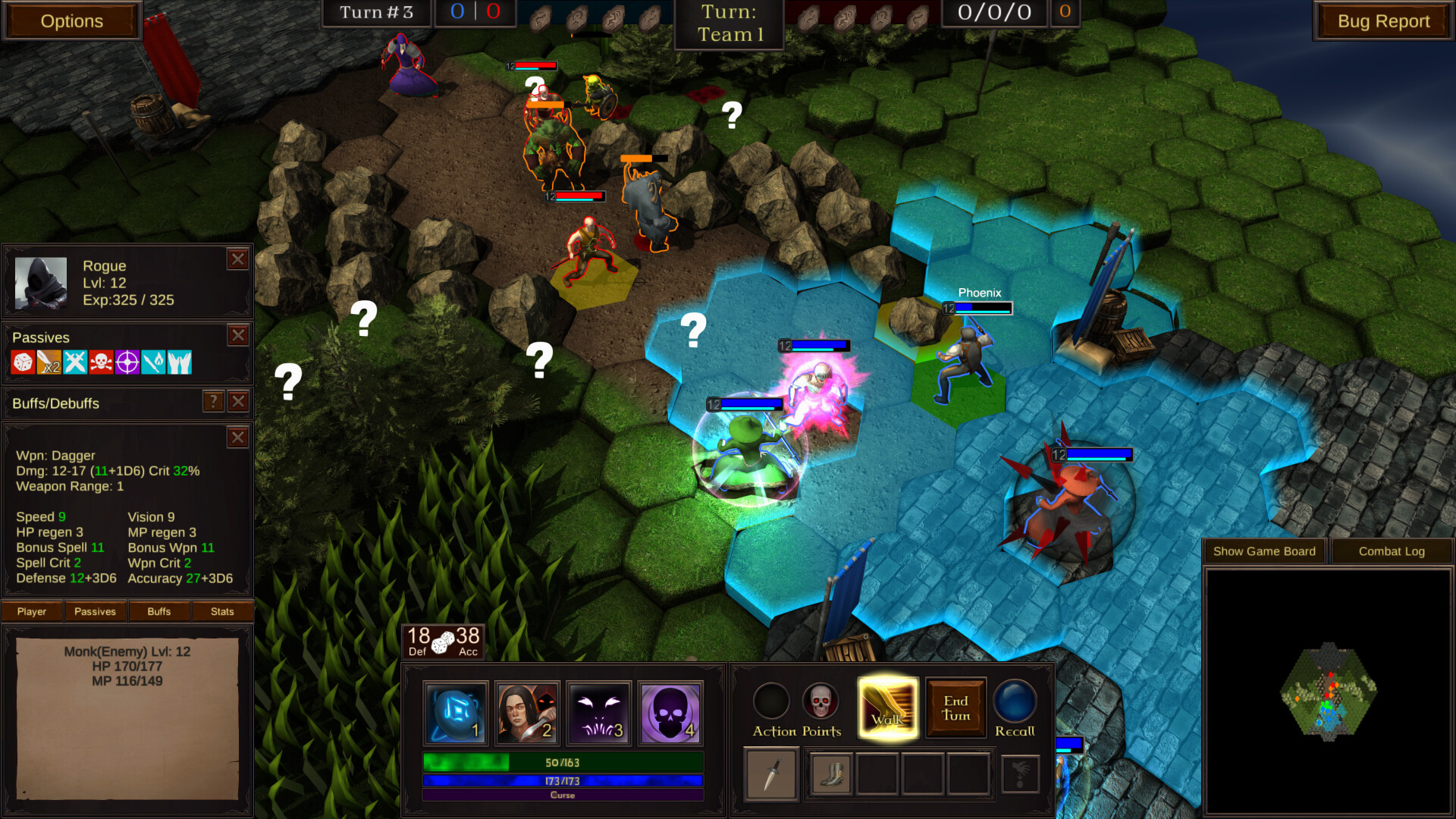Switch to the Passives tab
Screen dimensions: 1456x819
click(x=94, y=611)
